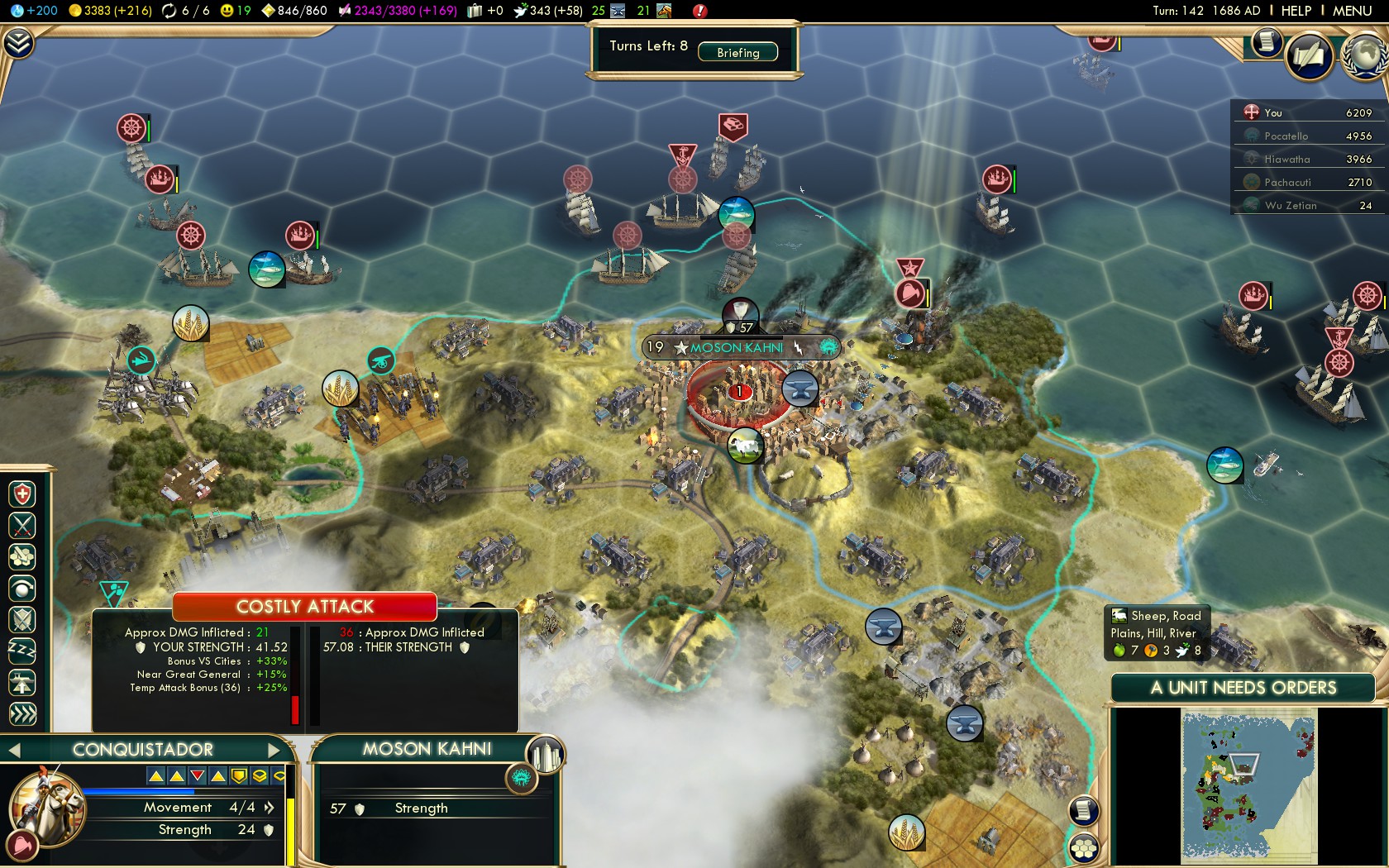Click the triple-chevron action button

click(22, 713)
